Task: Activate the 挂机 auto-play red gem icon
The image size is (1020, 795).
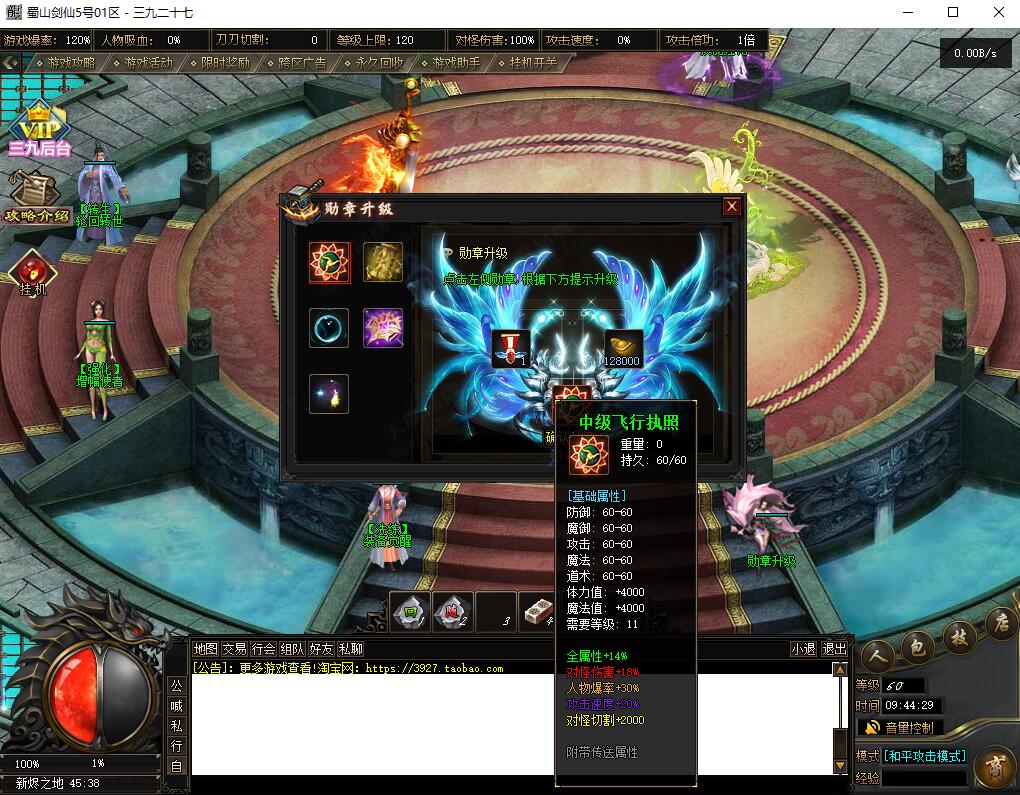Action: click(33, 273)
